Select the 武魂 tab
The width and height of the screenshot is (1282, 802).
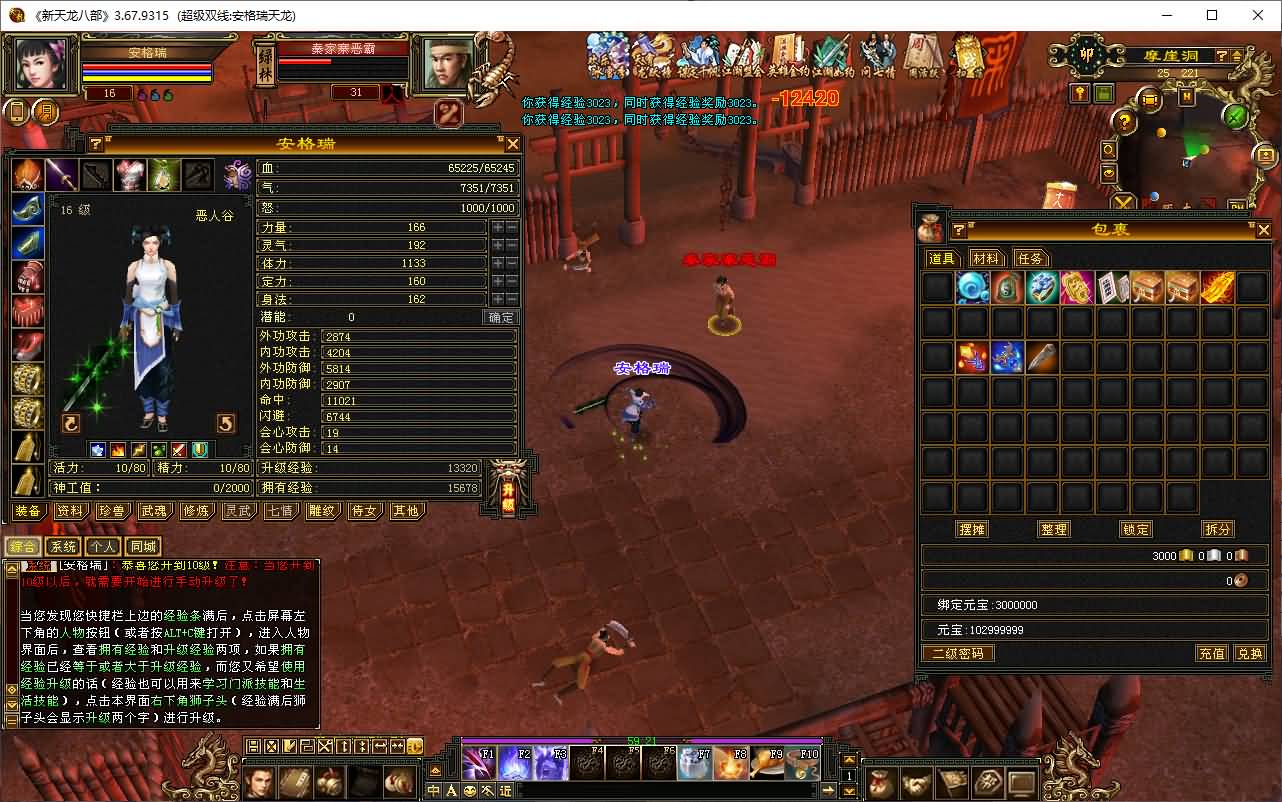pyautogui.click(x=154, y=511)
